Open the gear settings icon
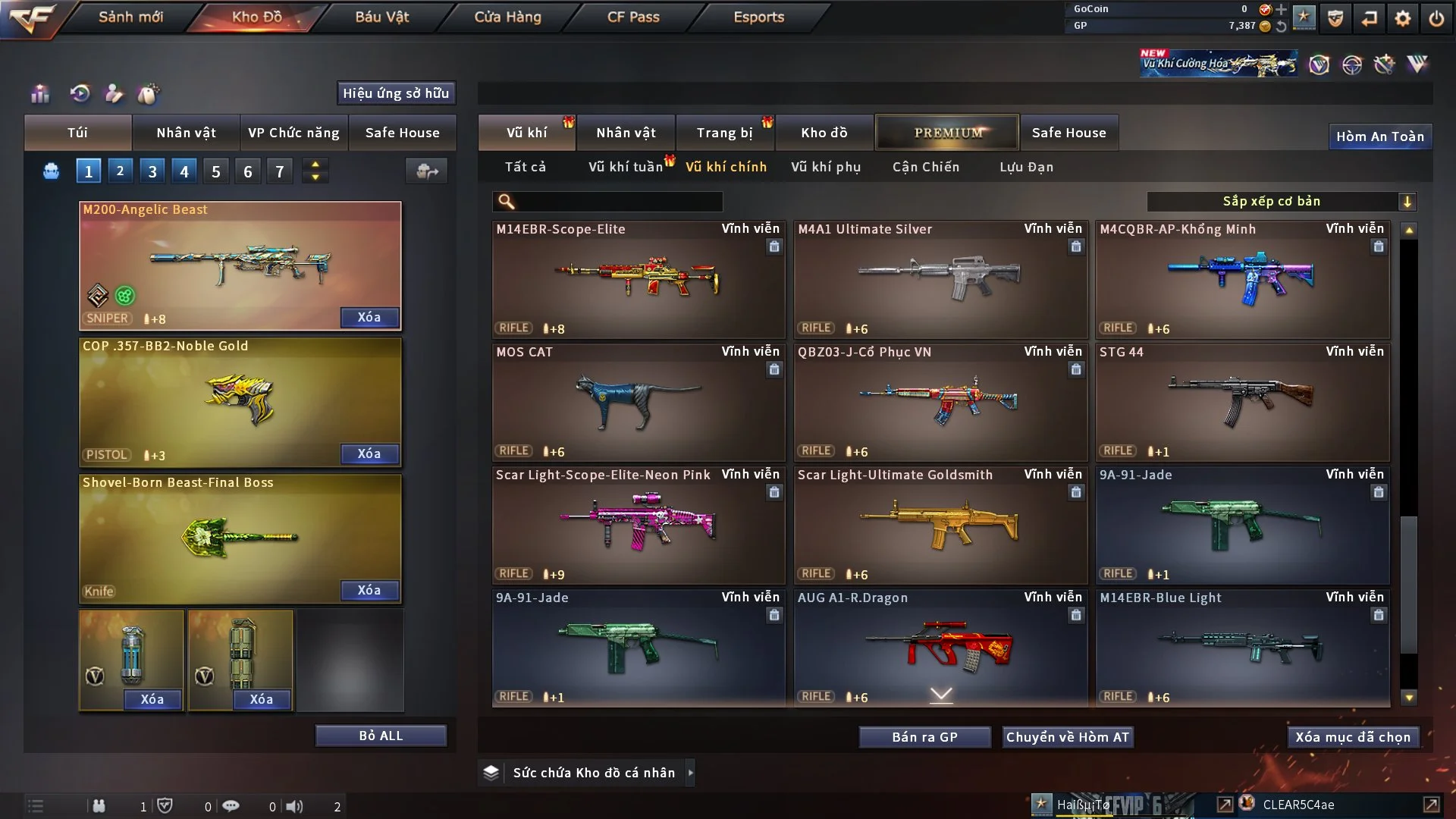This screenshot has height=819, width=1456. [1402, 18]
